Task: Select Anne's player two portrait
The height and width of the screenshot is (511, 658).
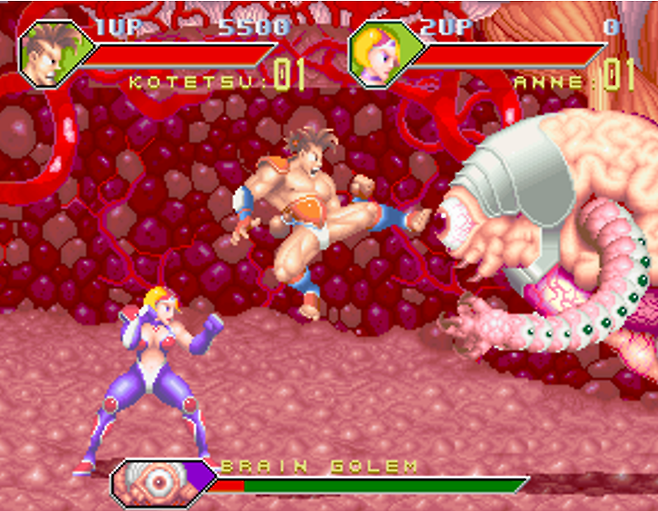Action: [x=376, y=54]
